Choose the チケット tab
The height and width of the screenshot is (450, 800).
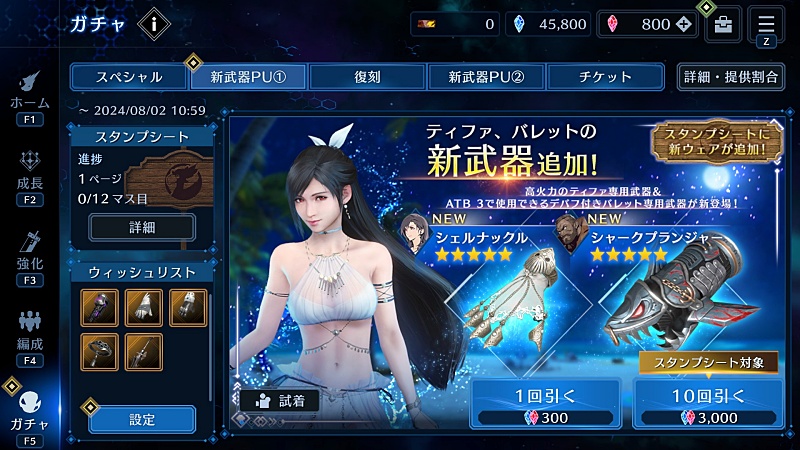(605, 77)
